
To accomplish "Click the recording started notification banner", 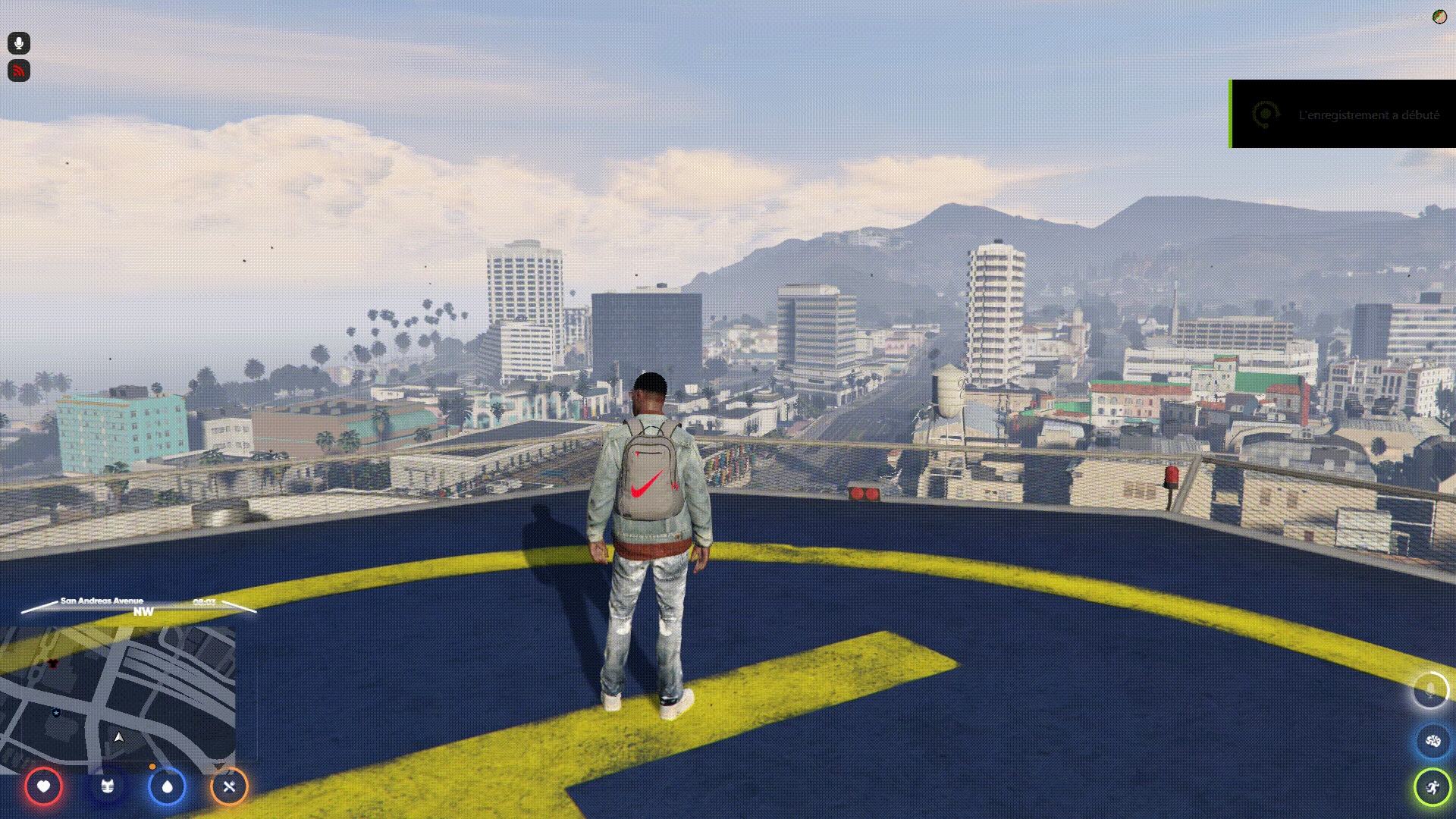I will pyautogui.click(x=1343, y=115).
